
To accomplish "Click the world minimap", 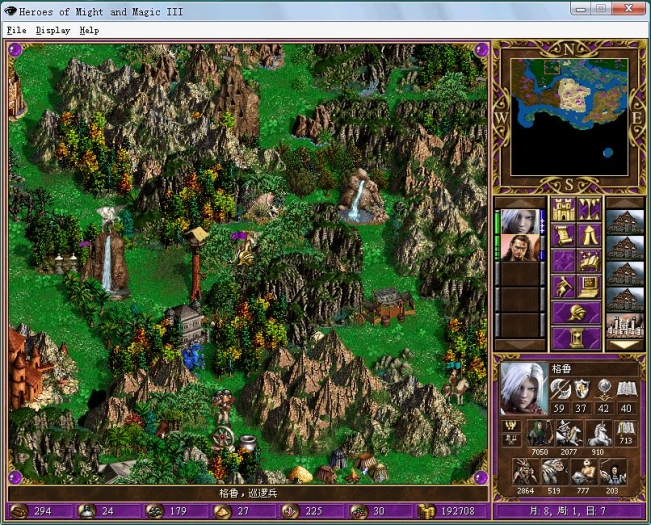I will click(x=570, y=115).
